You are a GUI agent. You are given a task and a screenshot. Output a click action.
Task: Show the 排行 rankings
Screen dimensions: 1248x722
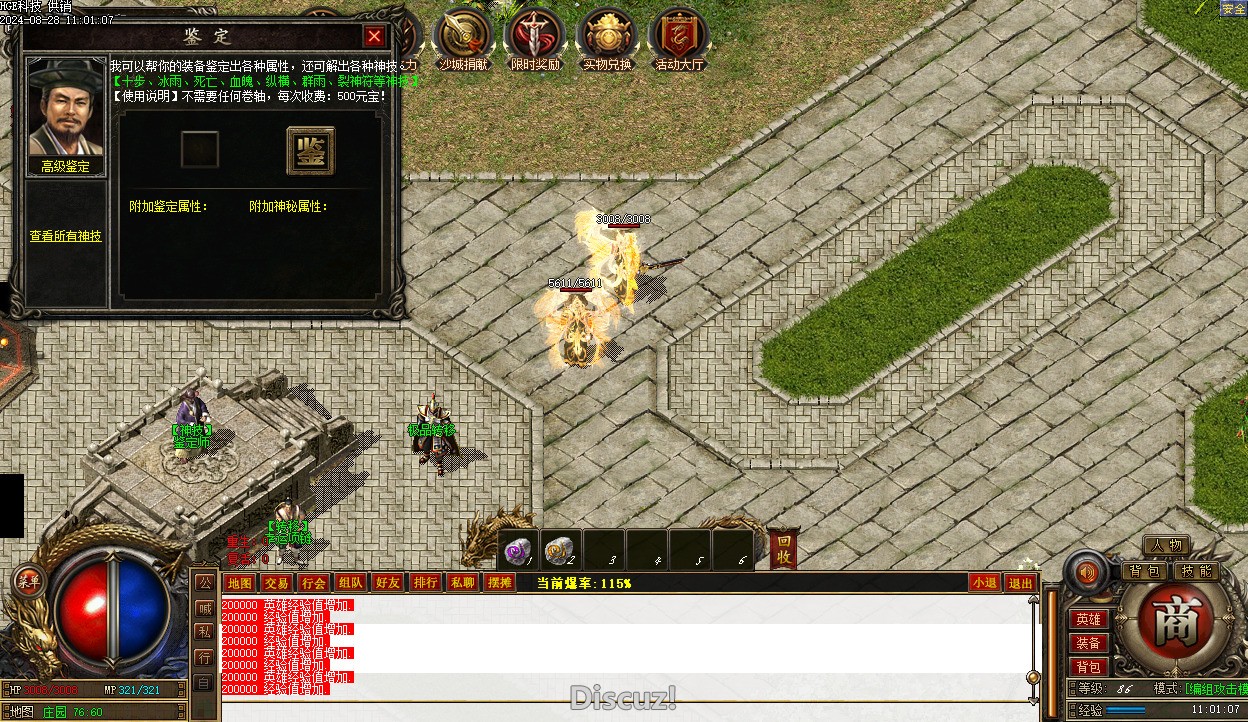(x=425, y=583)
